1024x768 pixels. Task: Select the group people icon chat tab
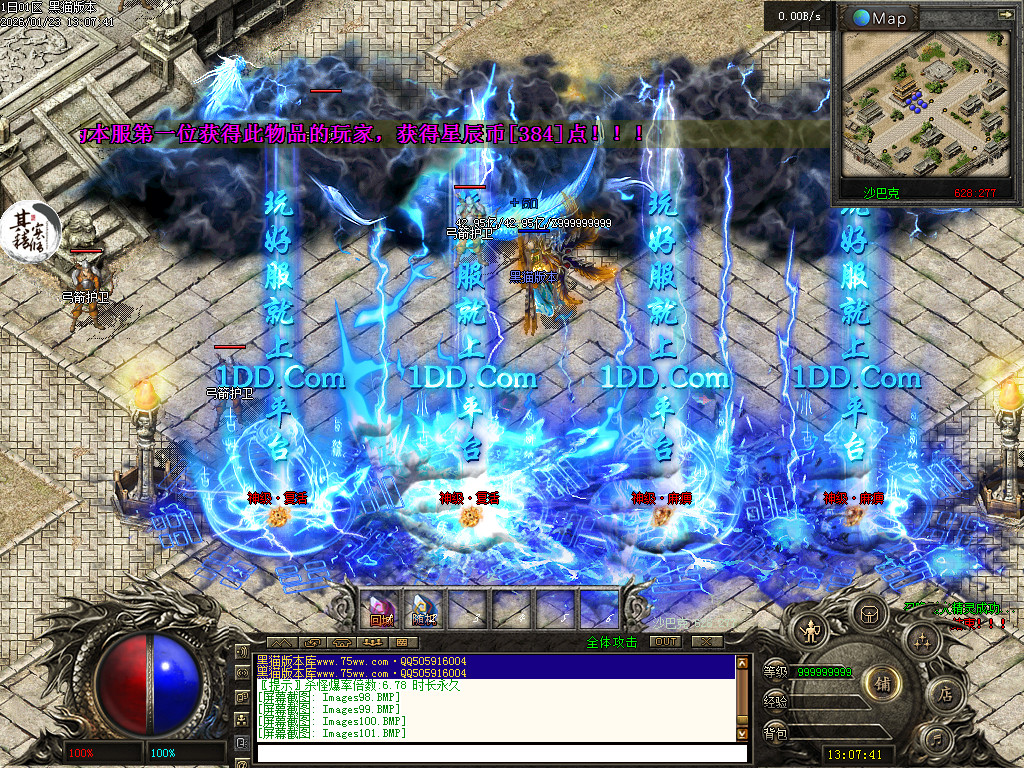pos(374,642)
